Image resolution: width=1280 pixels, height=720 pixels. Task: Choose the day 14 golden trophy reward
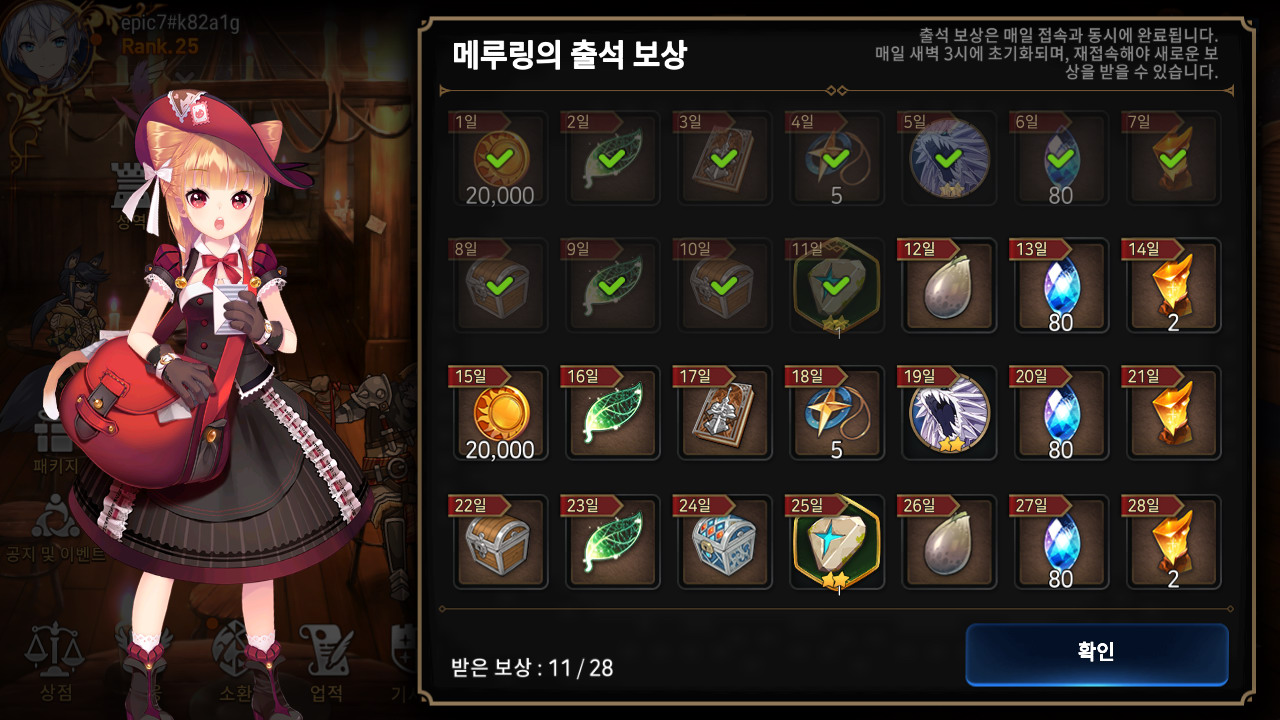(1173, 286)
